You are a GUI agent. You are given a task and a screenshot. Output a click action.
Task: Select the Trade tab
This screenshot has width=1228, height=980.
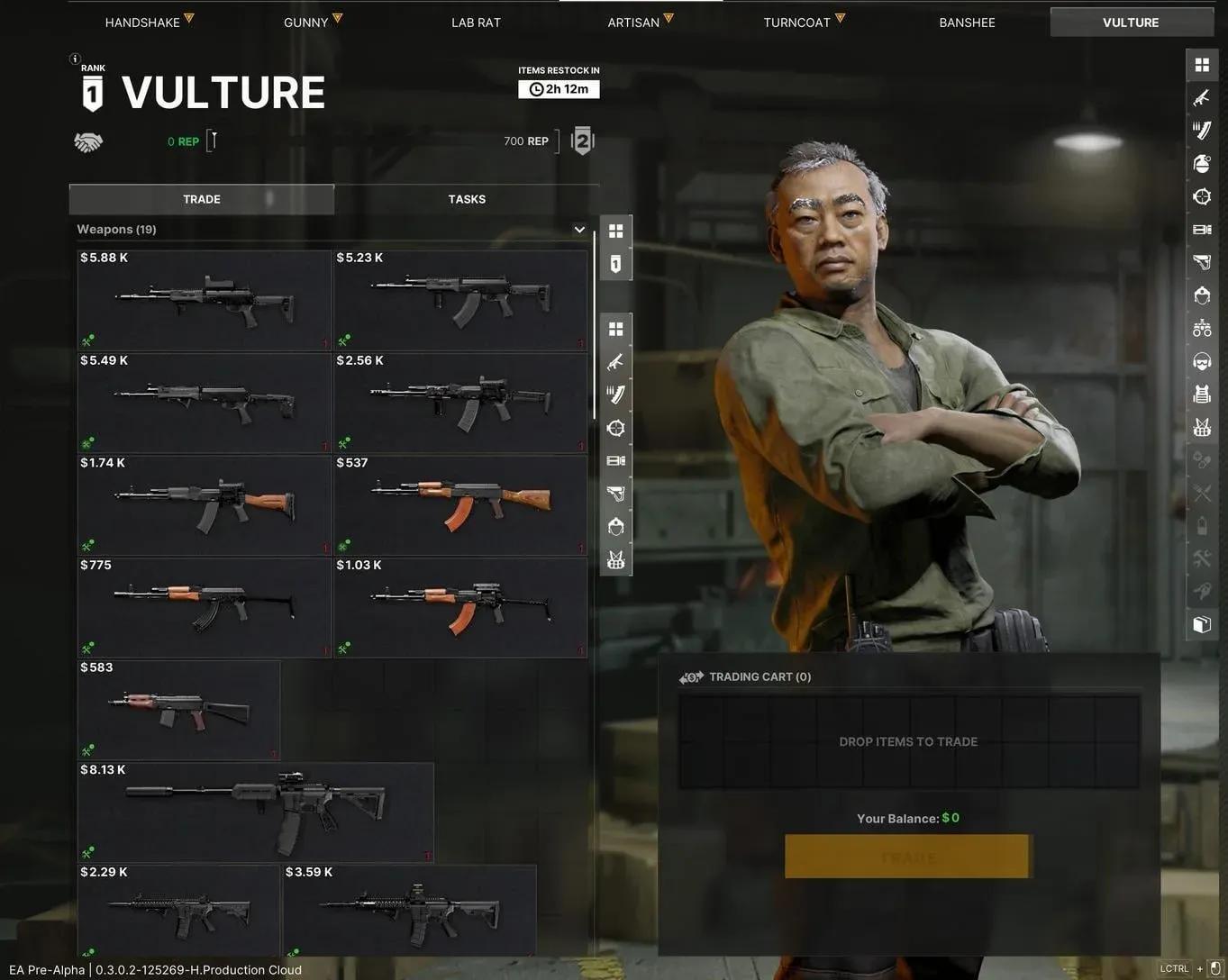click(202, 199)
